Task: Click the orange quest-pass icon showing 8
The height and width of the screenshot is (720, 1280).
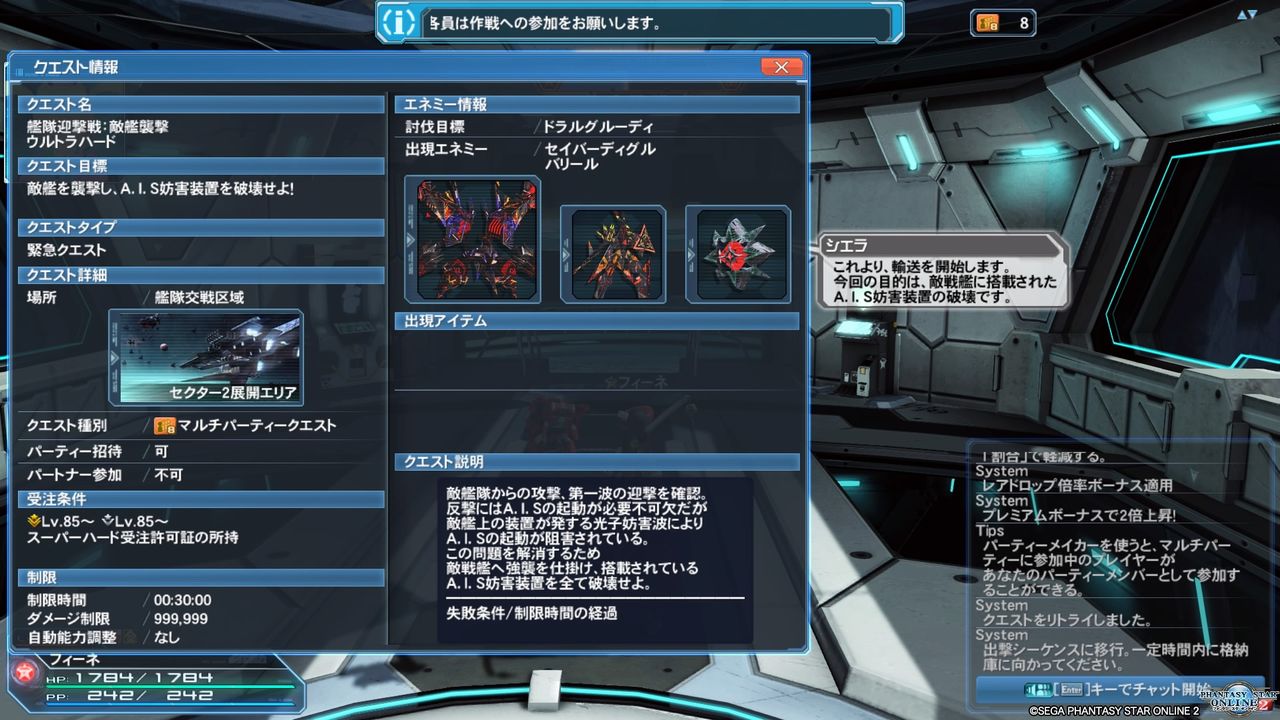Action: point(990,23)
